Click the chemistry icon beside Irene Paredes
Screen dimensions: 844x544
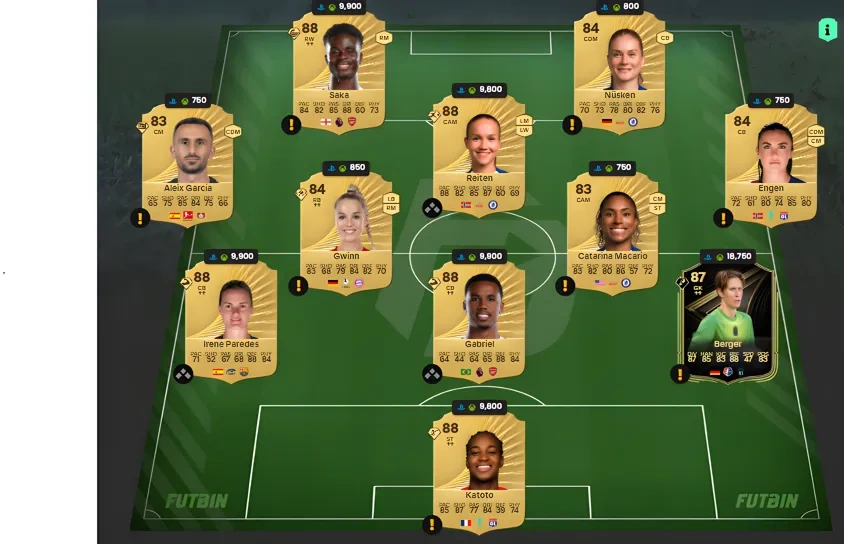[184, 374]
